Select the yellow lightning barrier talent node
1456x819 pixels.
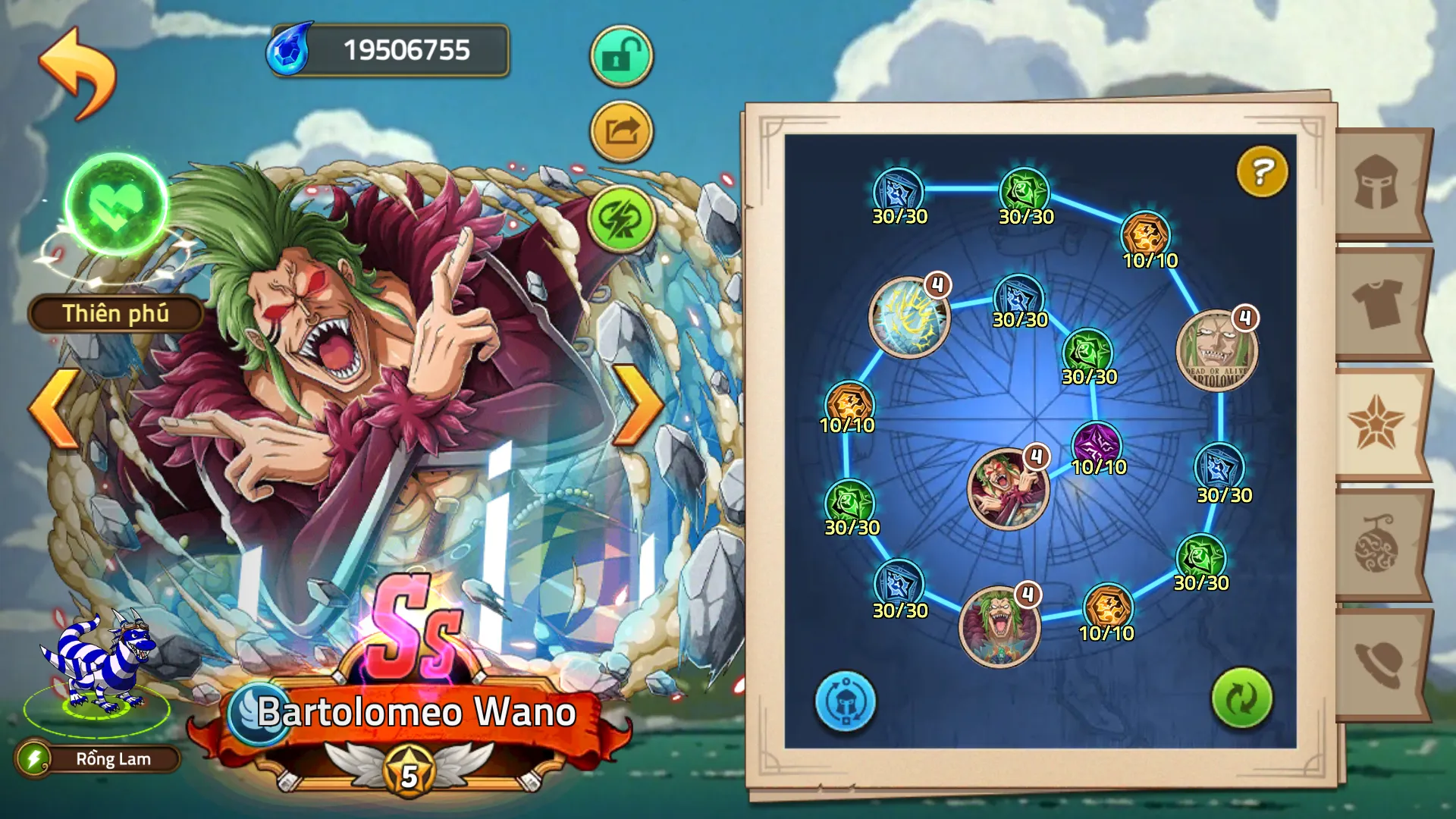pyautogui.click(x=908, y=317)
